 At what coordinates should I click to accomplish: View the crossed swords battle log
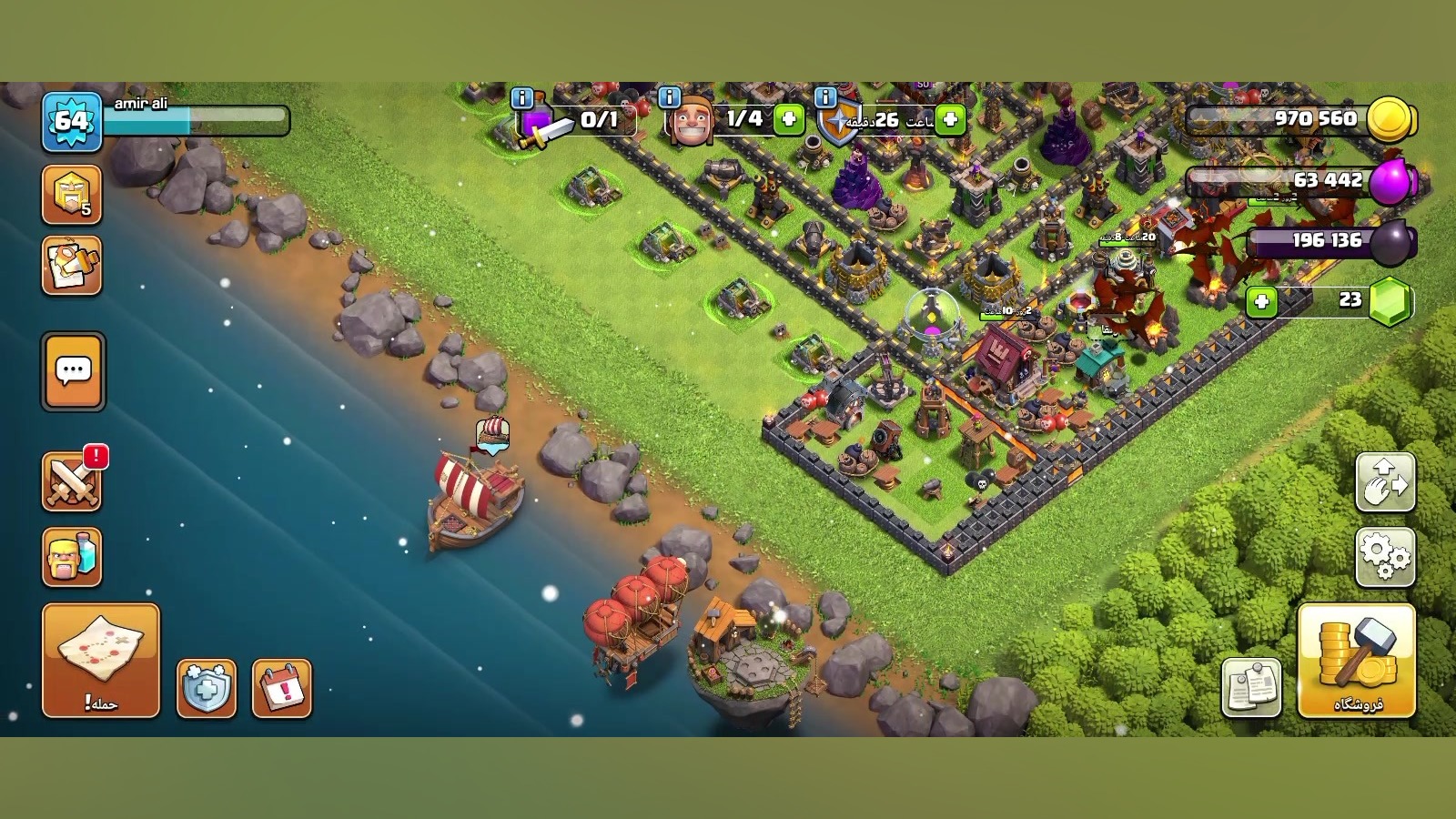[71, 481]
